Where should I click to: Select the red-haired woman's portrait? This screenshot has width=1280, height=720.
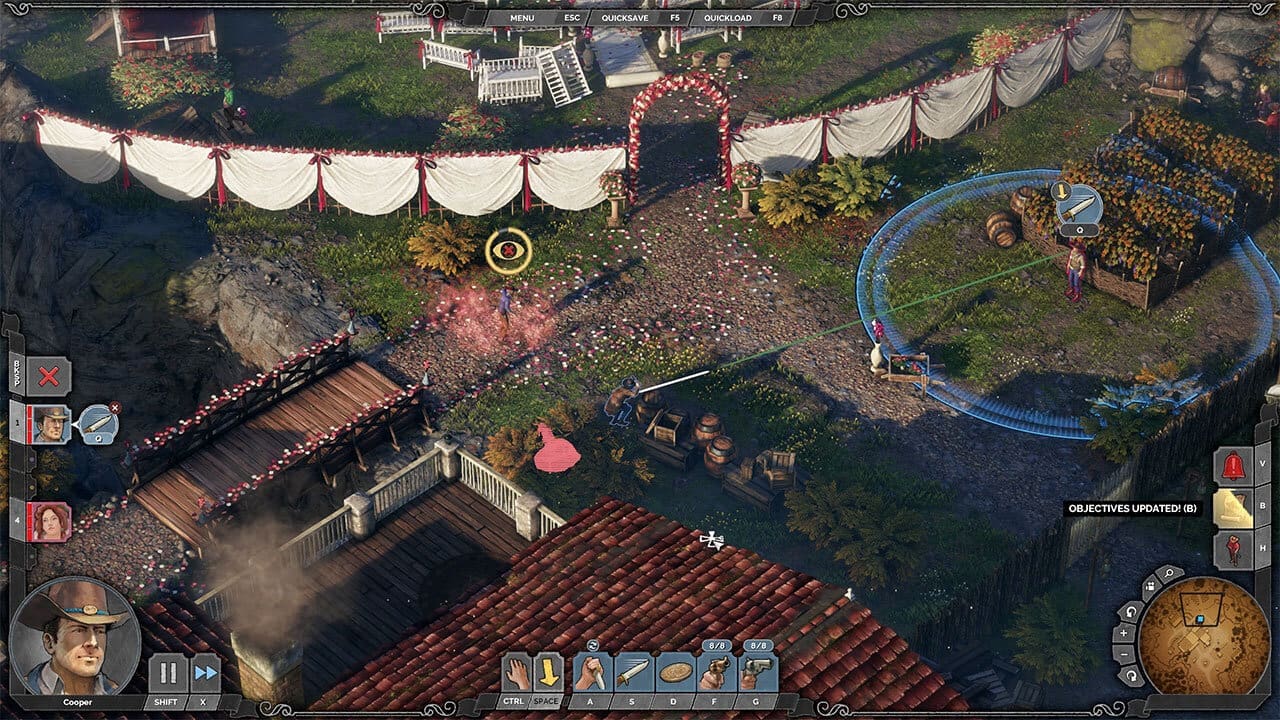coord(50,522)
